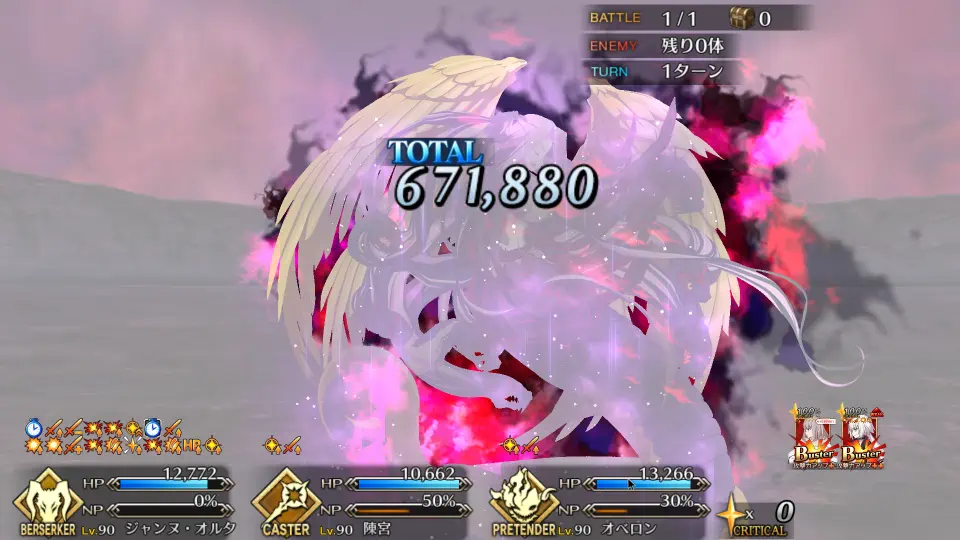This screenshot has height=540, width=960.
Task: Select the Berserker ジャンヌ・オルタ status panel
Action: [x=125, y=500]
